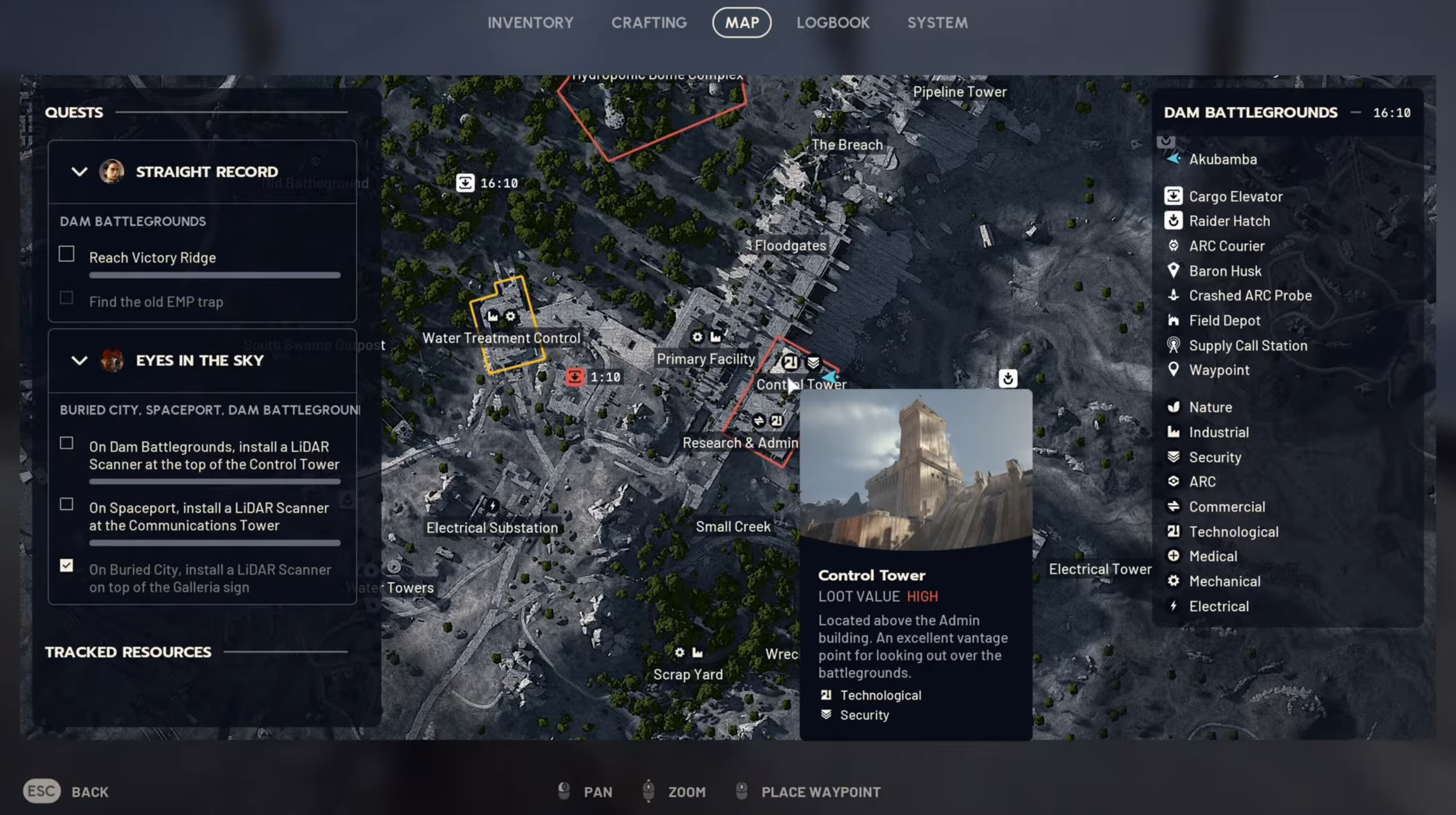Screen dimensions: 1456x815
Task: Click the Raider Hatch legend icon
Action: (1173, 221)
